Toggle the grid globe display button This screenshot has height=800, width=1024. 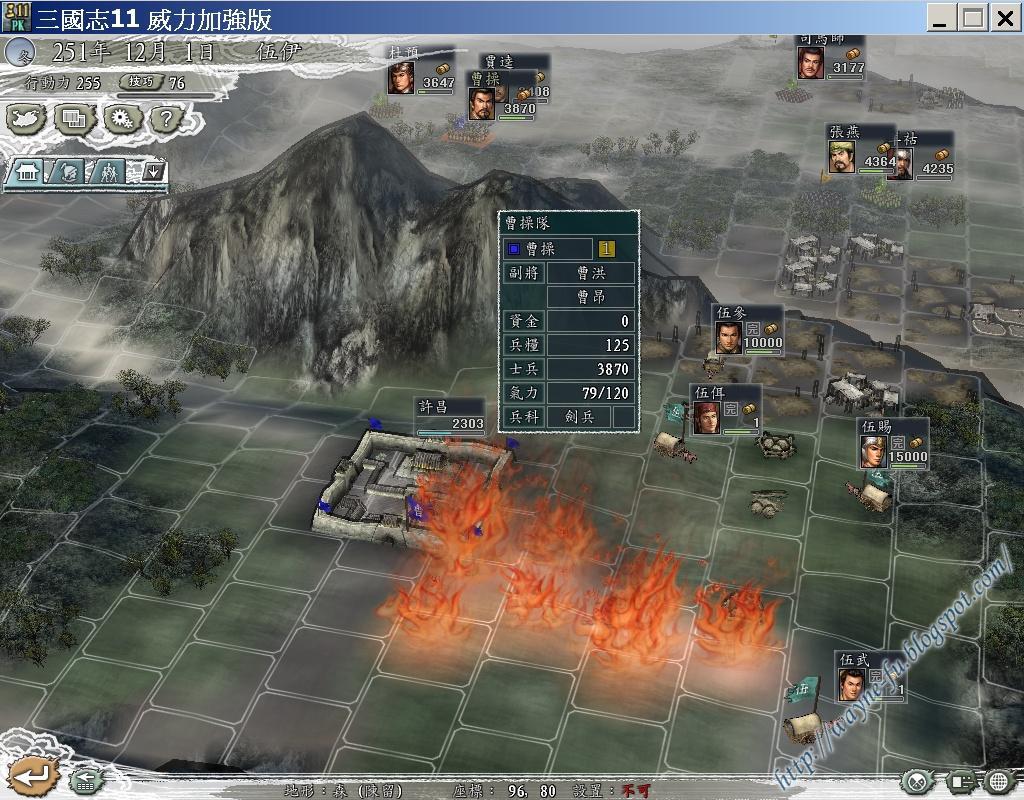[1000, 781]
